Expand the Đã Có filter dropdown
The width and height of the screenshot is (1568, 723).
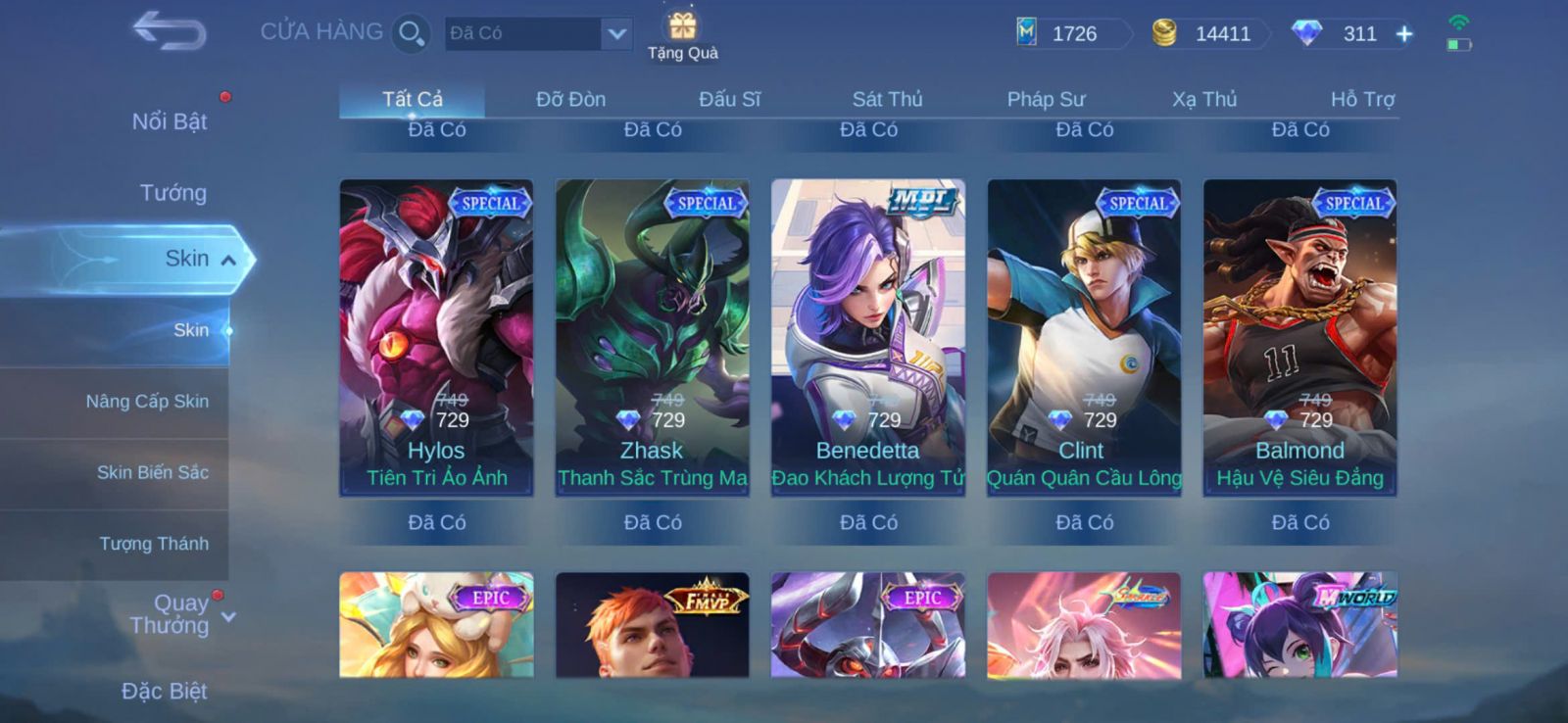click(x=616, y=34)
